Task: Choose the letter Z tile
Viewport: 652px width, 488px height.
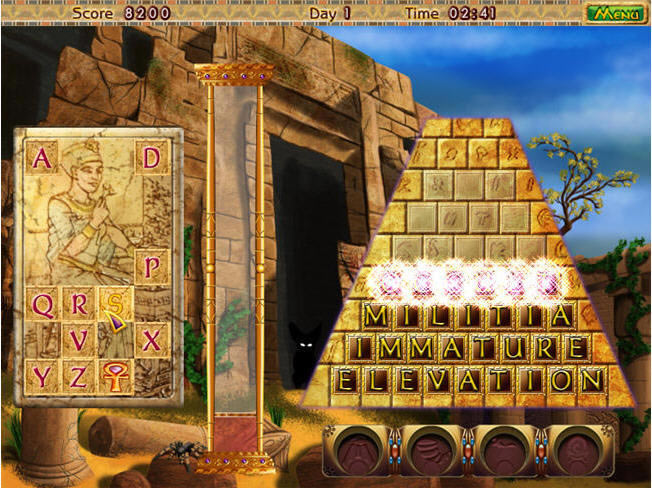Action: coord(79,376)
